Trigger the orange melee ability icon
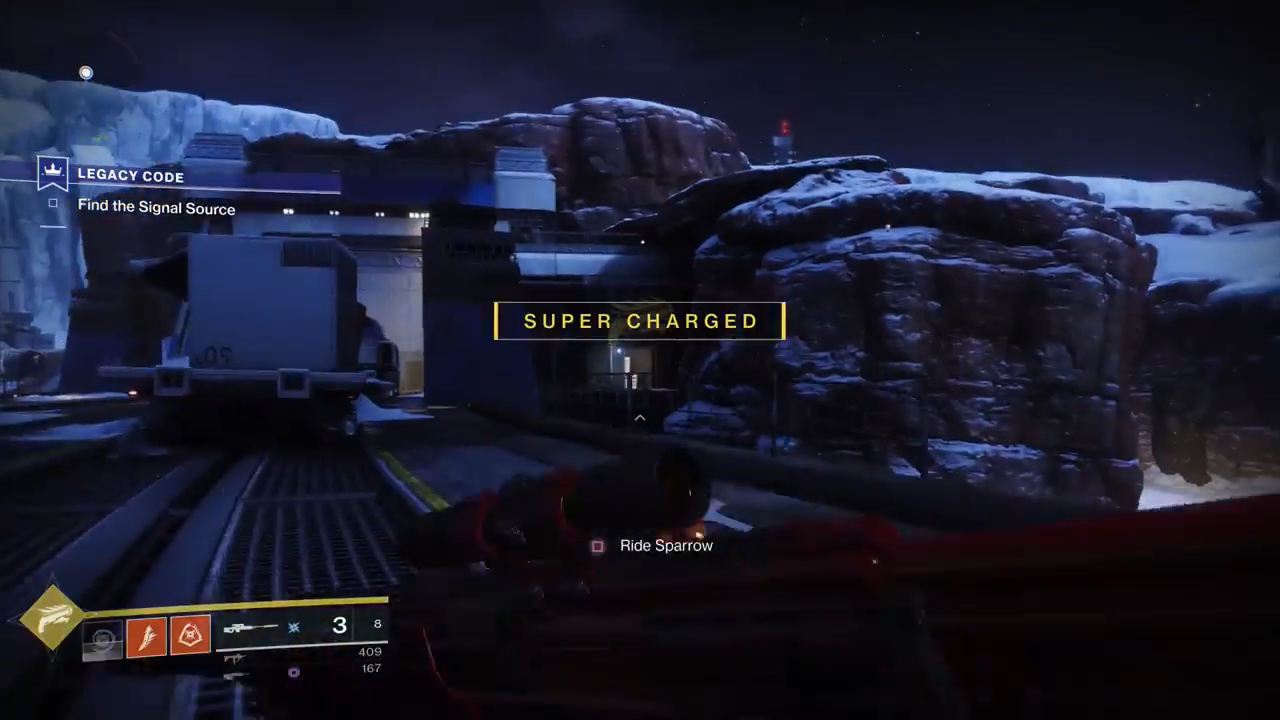Image resolution: width=1280 pixels, height=720 pixels. [x=146, y=637]
